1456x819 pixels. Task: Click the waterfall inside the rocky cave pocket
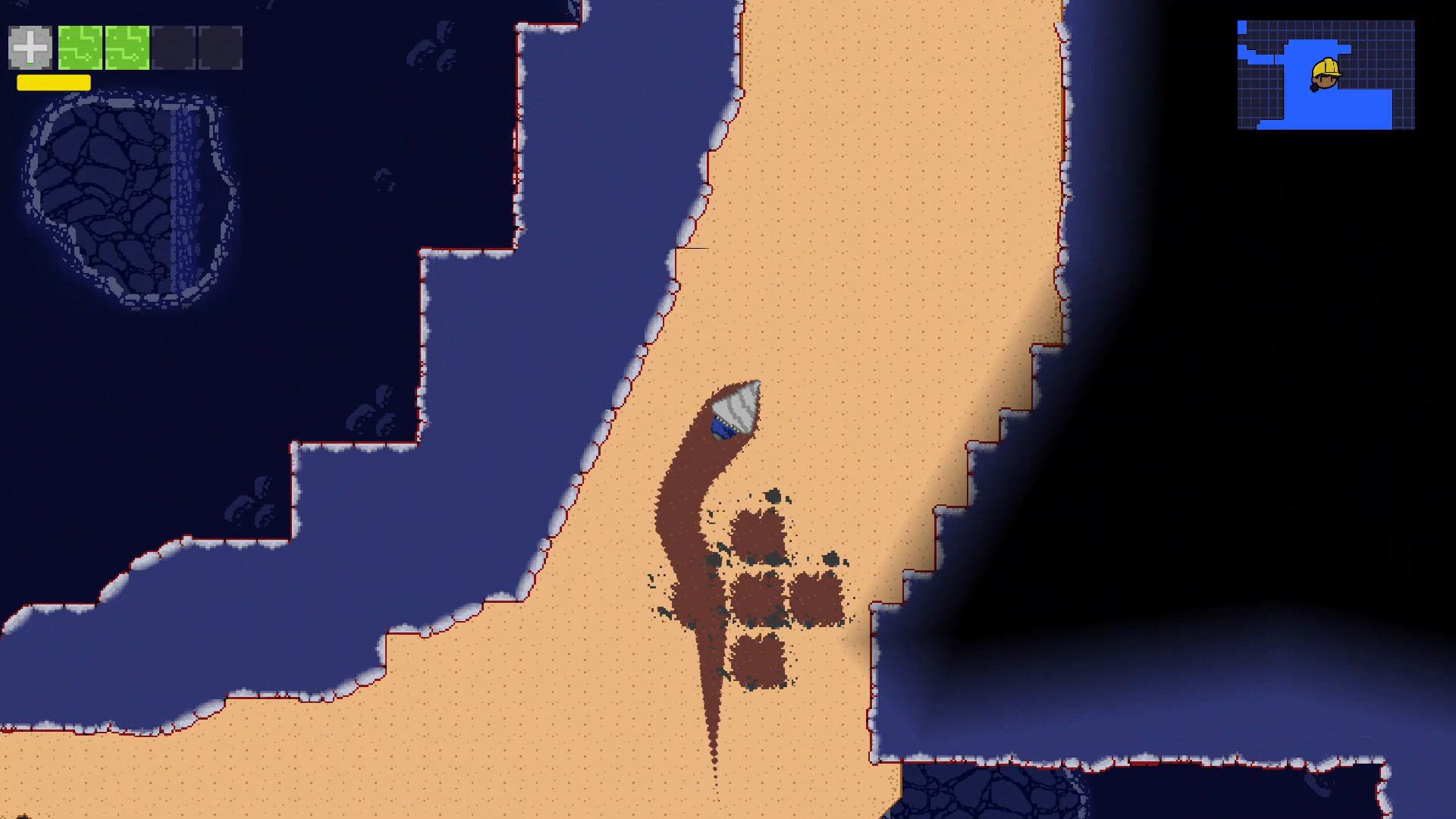coord(182,190)
